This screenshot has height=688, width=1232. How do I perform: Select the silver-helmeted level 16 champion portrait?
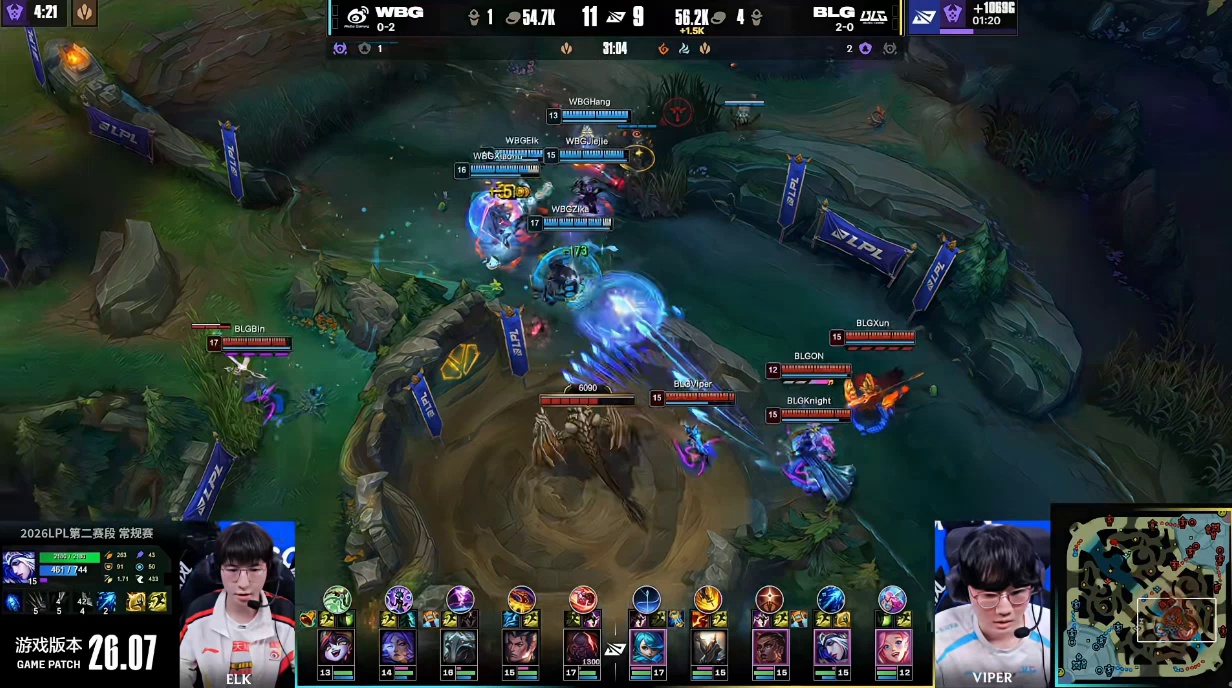[x=460, y=647]
